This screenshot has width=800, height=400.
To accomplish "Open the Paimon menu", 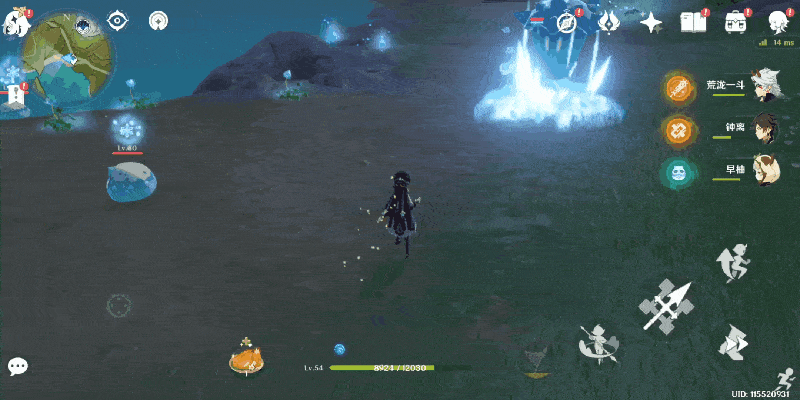I will click(x=17, y=20).
